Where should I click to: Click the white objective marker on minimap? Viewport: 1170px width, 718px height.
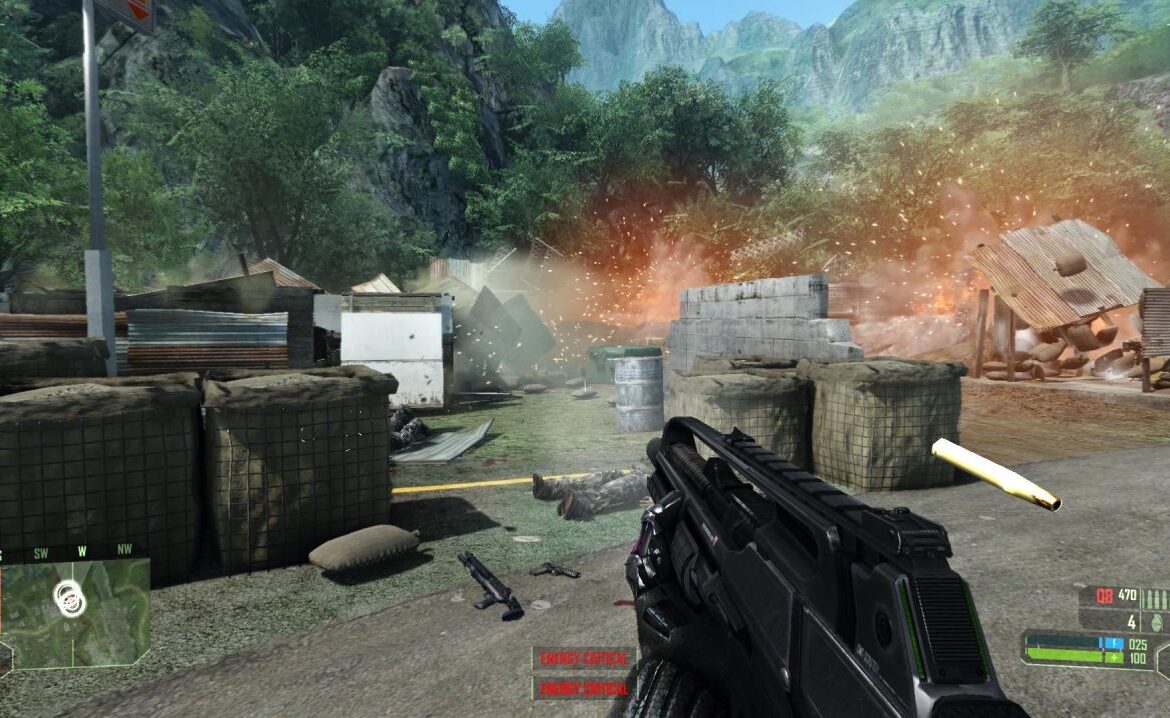click(69, 598)
